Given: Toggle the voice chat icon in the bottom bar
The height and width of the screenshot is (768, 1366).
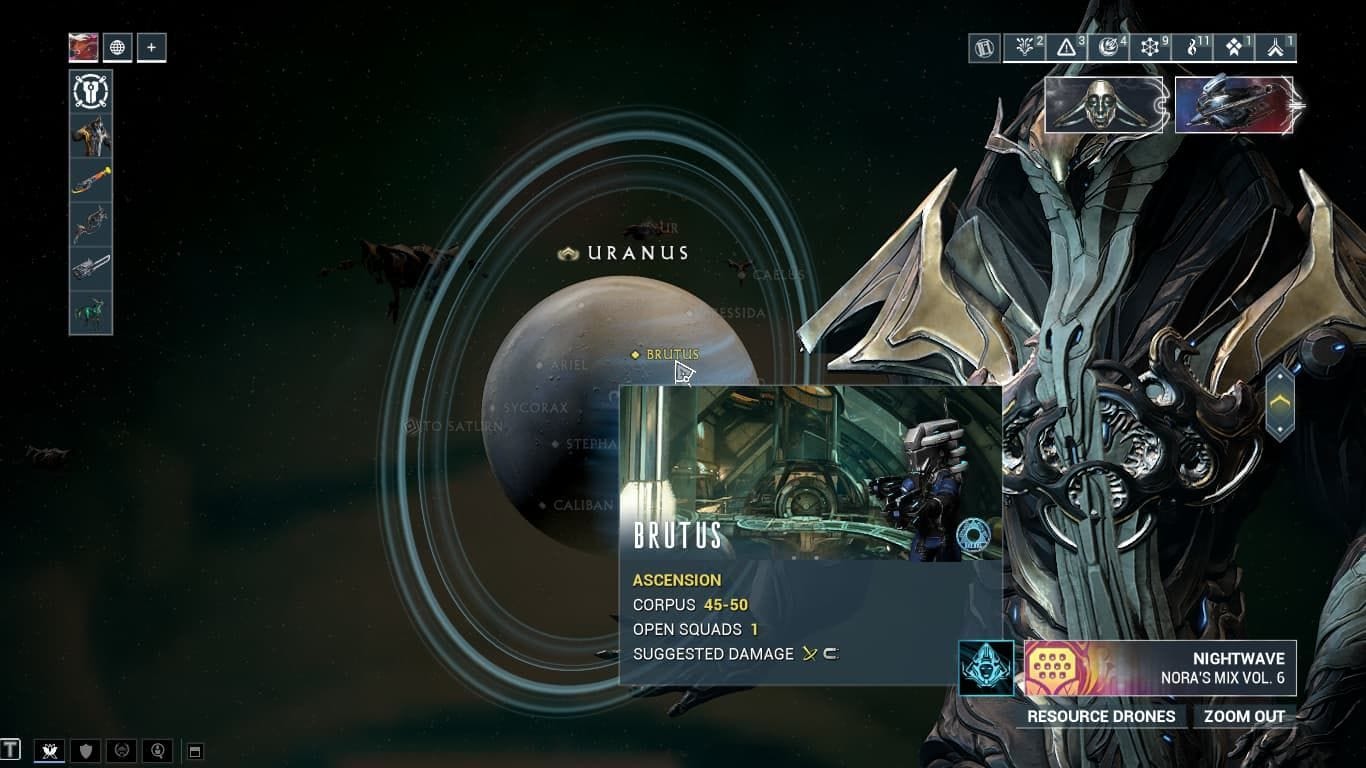Looking at the screenshot, I should [x=155, y=752].
